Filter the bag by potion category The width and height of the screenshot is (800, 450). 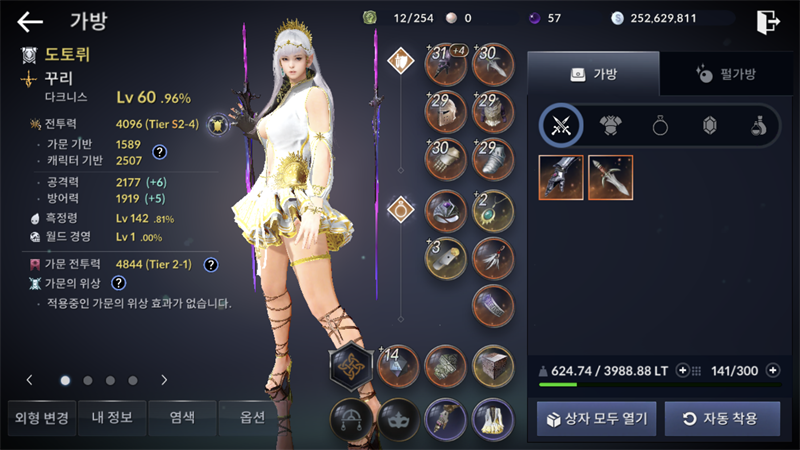759,126
